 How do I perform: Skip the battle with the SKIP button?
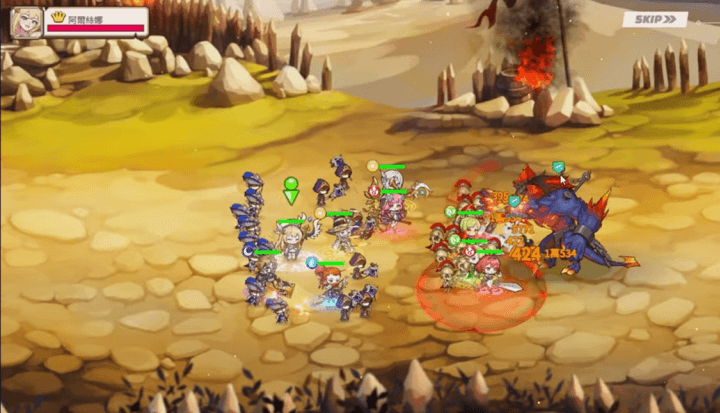pos(655,19)
